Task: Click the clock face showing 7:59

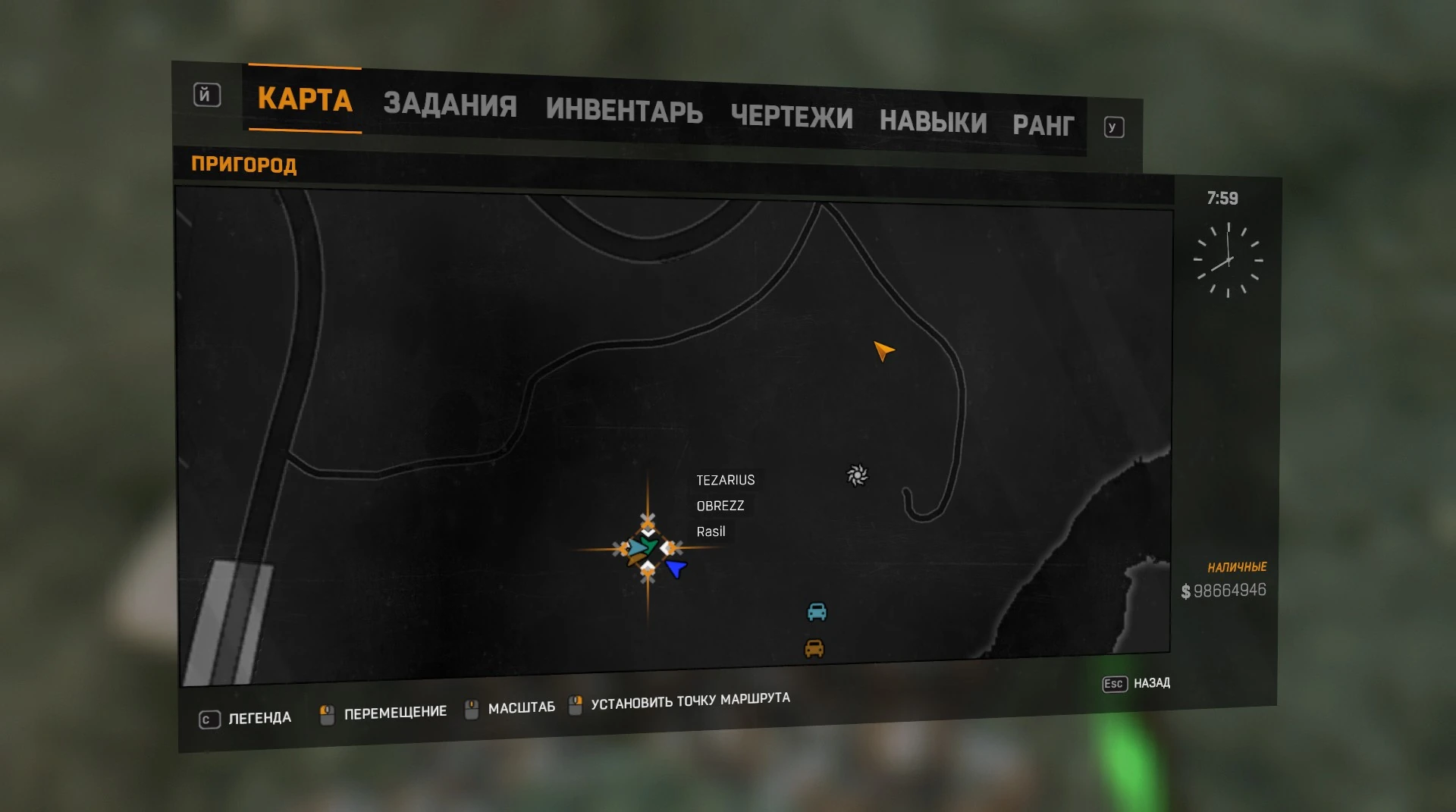Action: pyautogui.click(x=1227, y=261)
